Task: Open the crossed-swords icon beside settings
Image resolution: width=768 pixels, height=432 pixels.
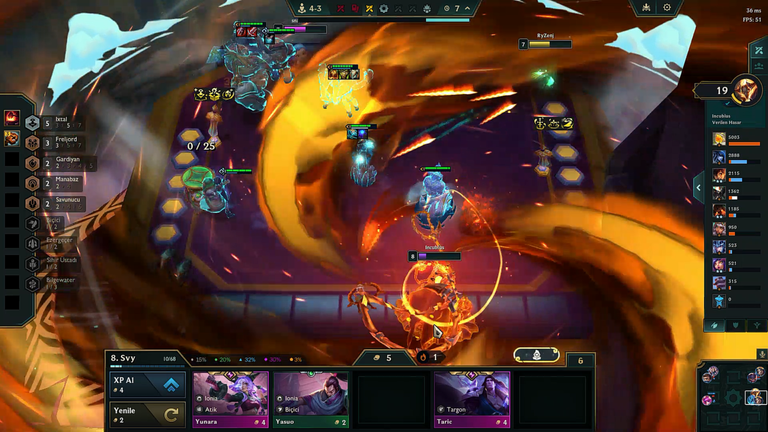Action: tap(643, 8)
